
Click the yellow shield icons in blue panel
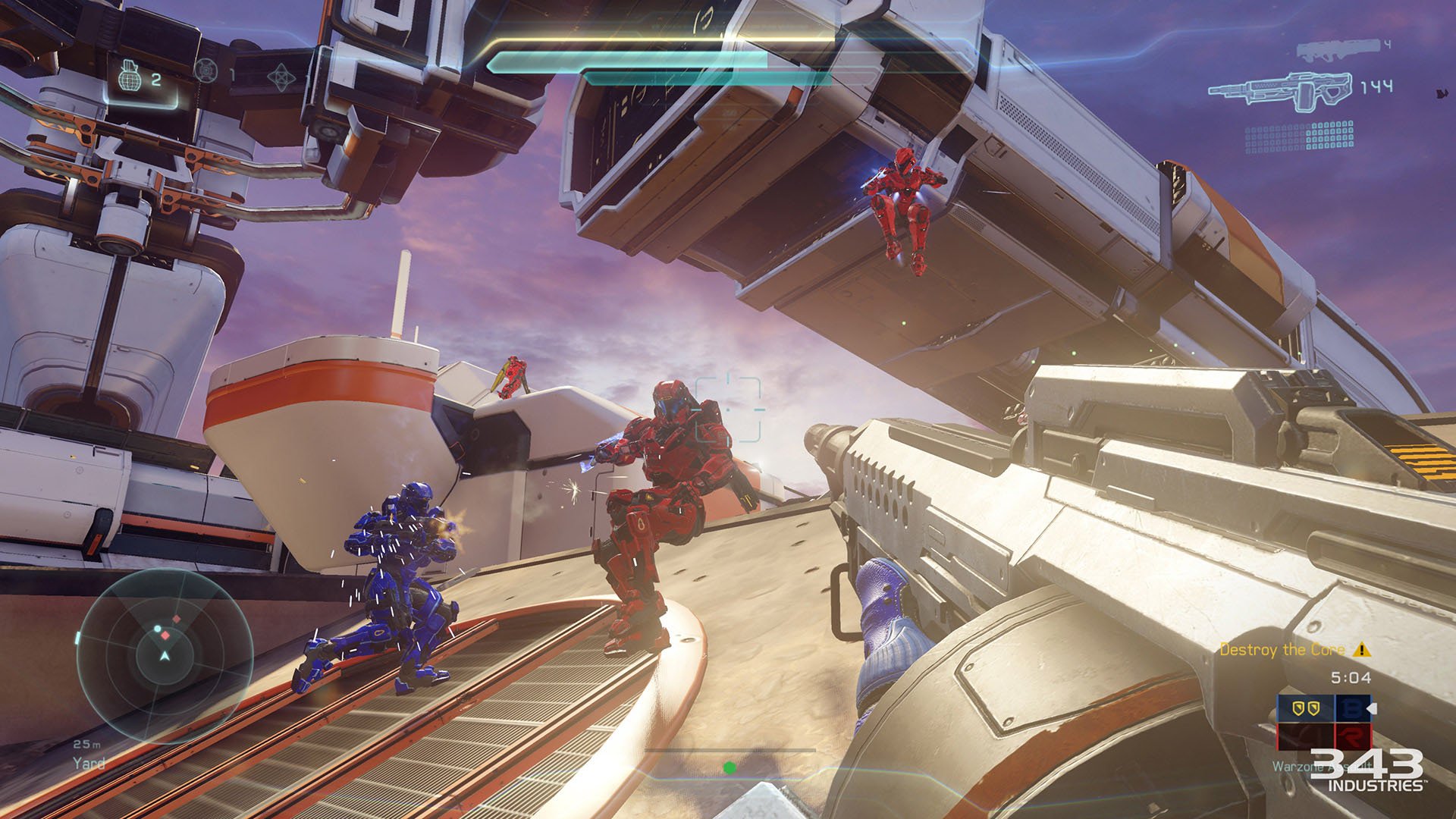1305,708
